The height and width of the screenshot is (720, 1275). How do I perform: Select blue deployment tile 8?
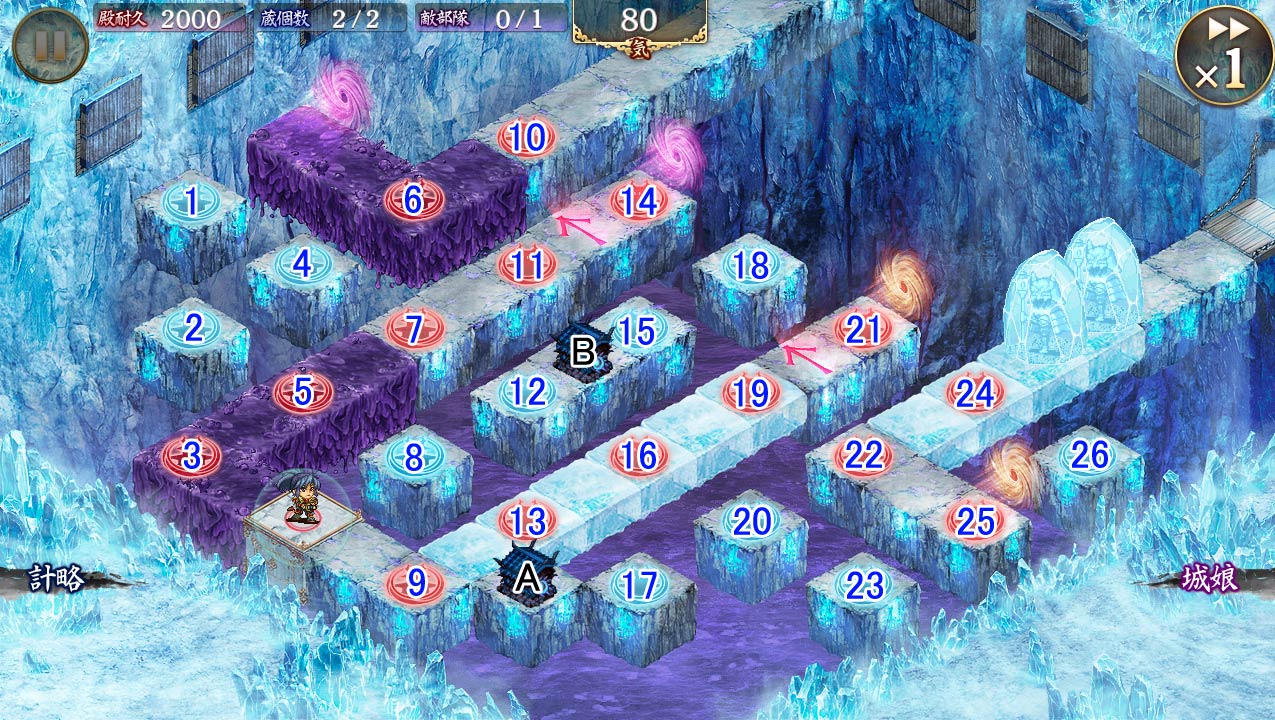click(x=414, y=457)
